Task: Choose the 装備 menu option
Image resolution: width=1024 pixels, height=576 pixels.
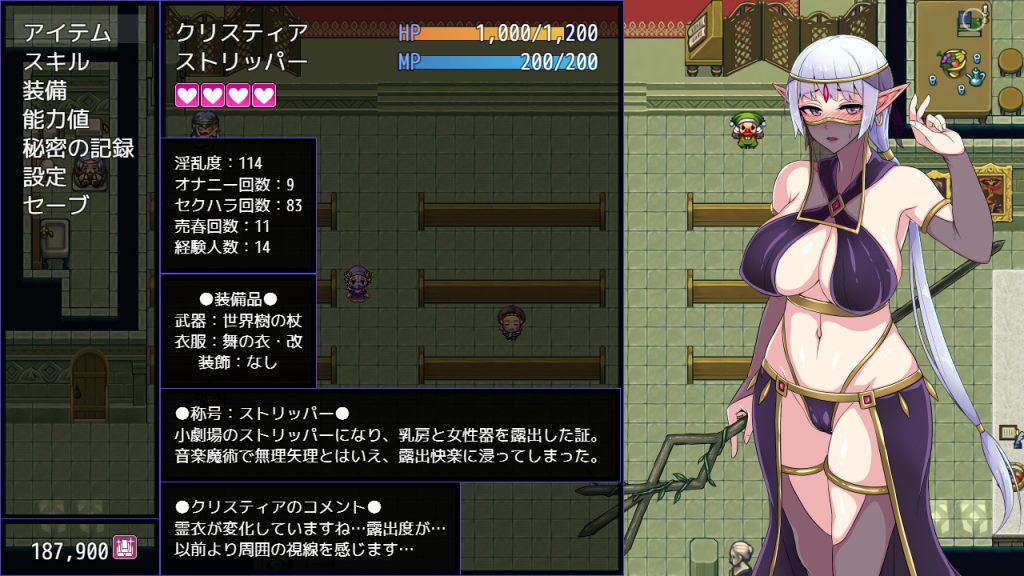Action: pyautogui.click(x=45, y=90)
